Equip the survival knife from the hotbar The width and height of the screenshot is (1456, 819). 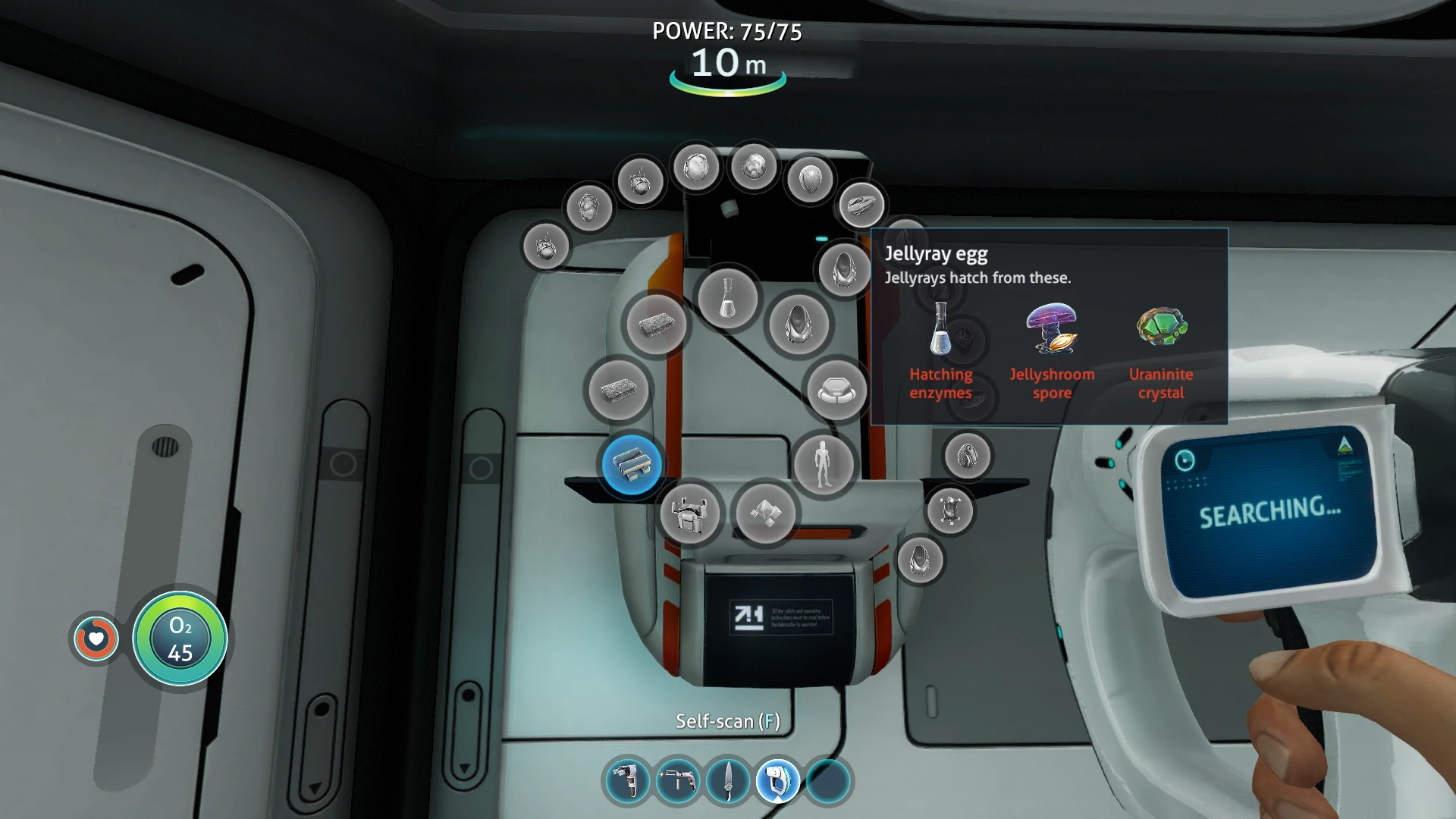[728, 781]
